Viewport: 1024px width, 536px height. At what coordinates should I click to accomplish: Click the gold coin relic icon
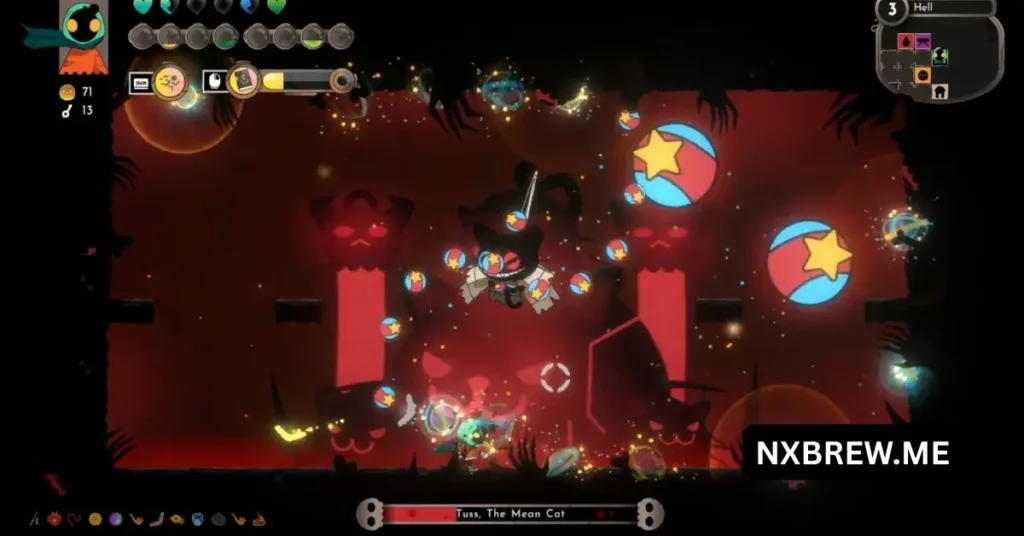click(x=95, y=519)
